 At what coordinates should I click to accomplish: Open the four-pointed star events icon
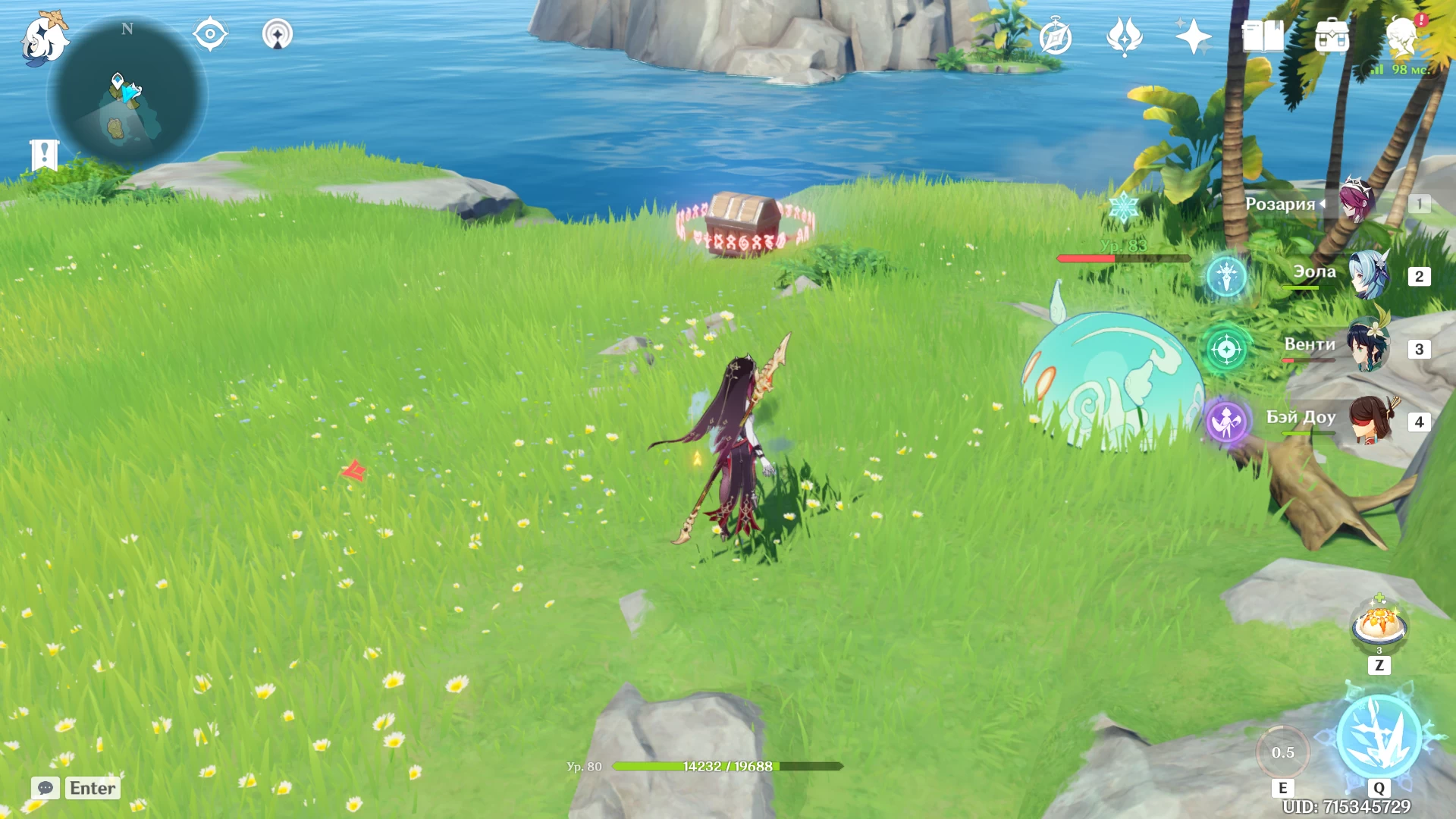(x=1193, y=36)
